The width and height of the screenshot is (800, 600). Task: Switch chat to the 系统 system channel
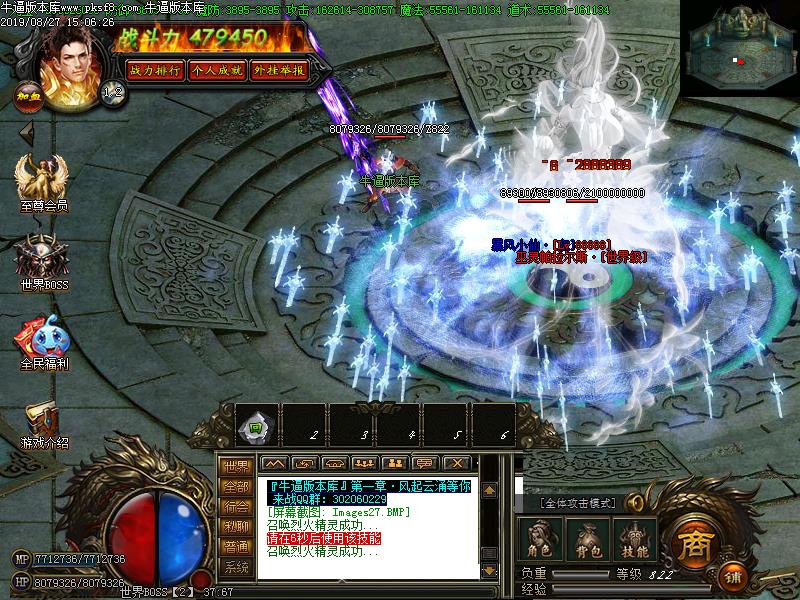pos(236,567)
